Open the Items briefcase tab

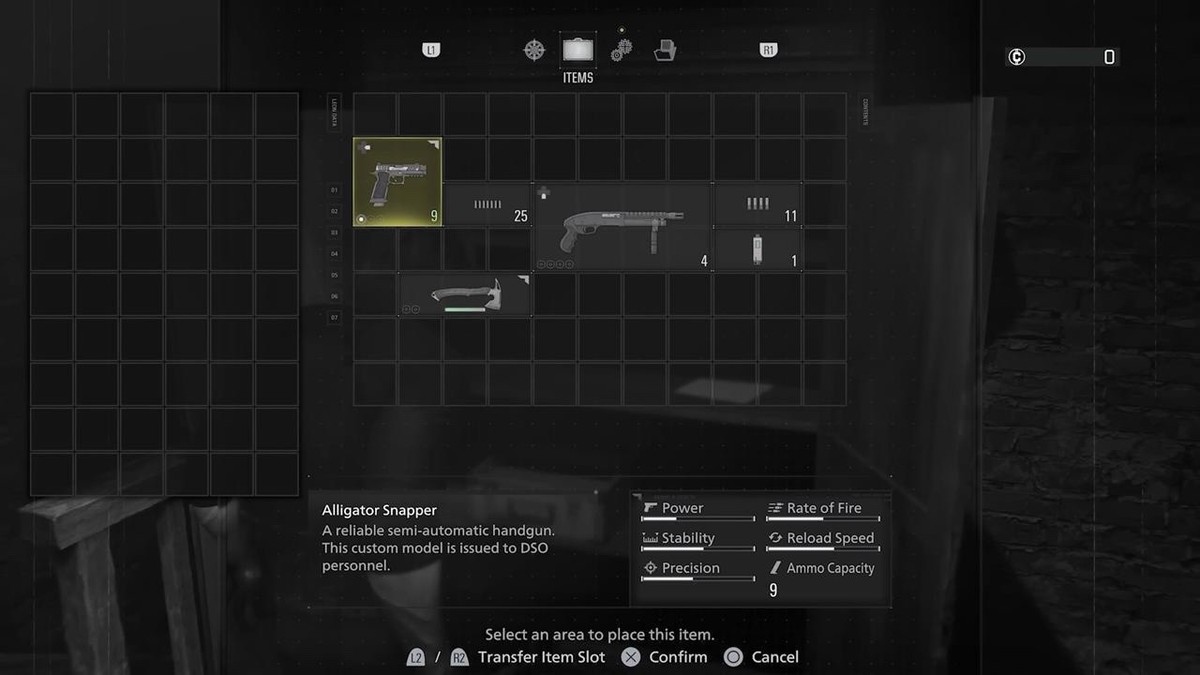578,49
